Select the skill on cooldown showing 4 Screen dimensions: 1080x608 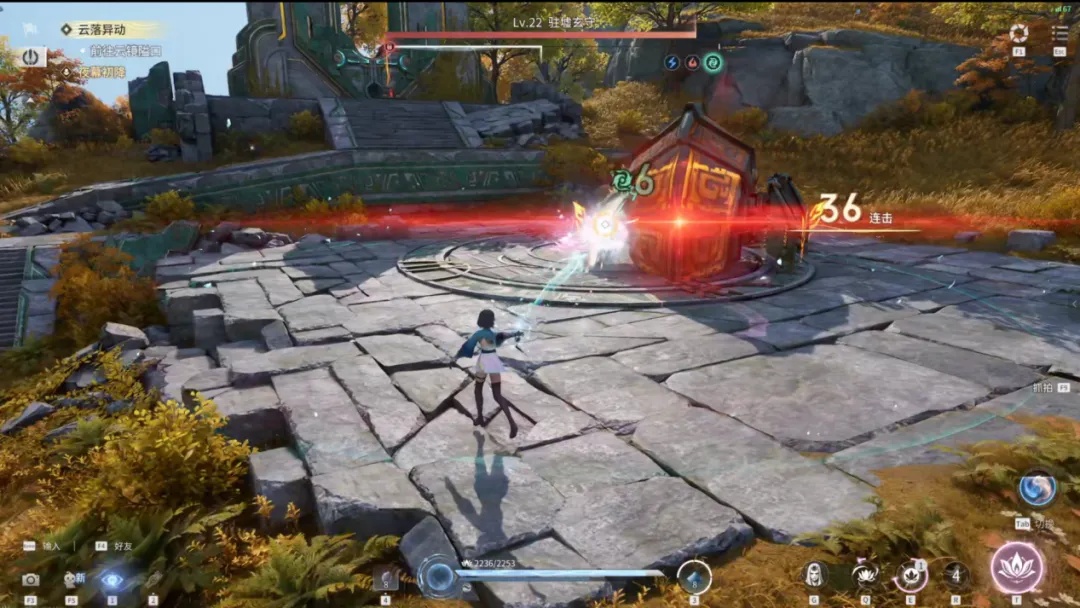[x=956, y=575]
